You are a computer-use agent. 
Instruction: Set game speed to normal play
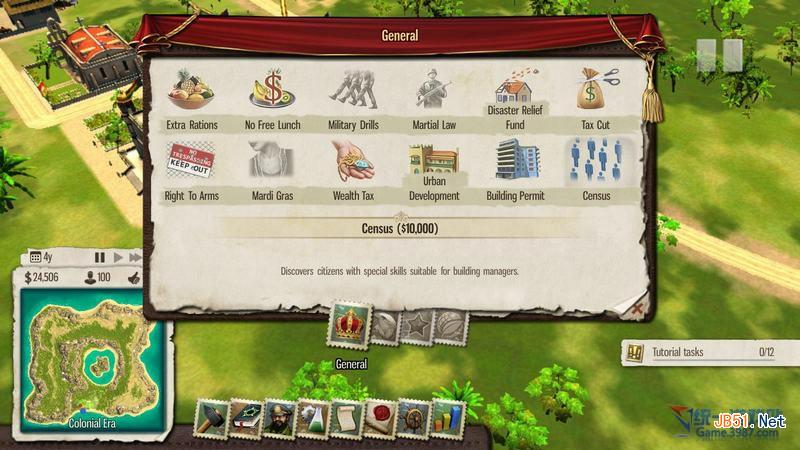pyautogui.click(x=118, y=257)
